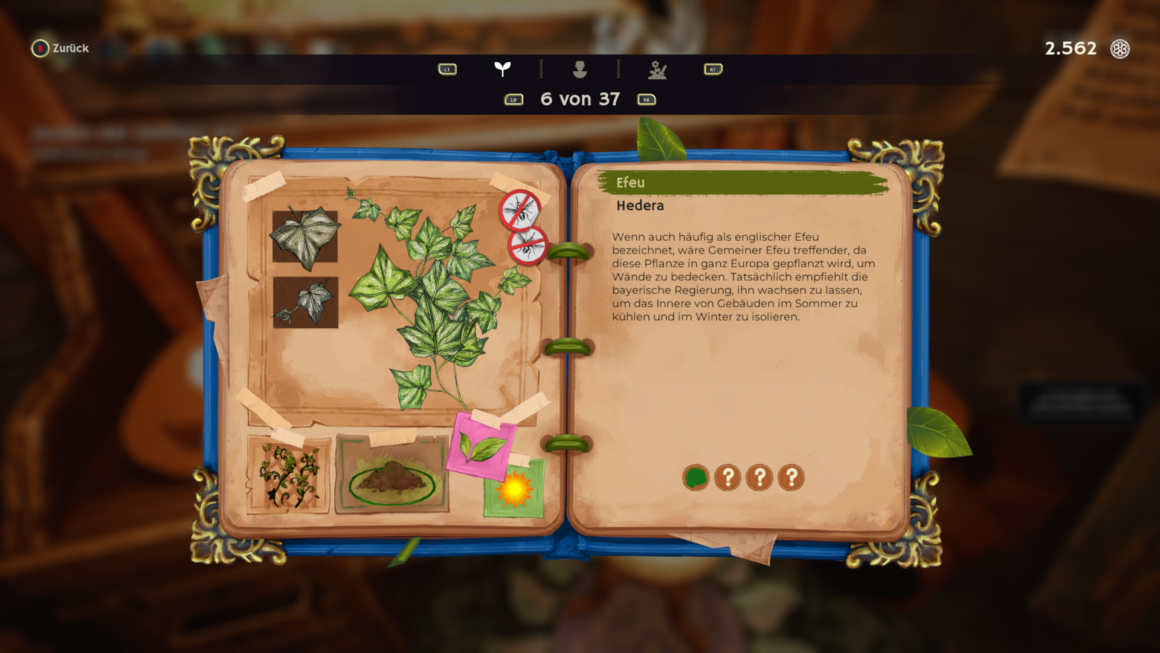Image resolution: width=1160 pixels, height=653 pixels.
Task: View the soil mound picture
Action: [391, 476]
